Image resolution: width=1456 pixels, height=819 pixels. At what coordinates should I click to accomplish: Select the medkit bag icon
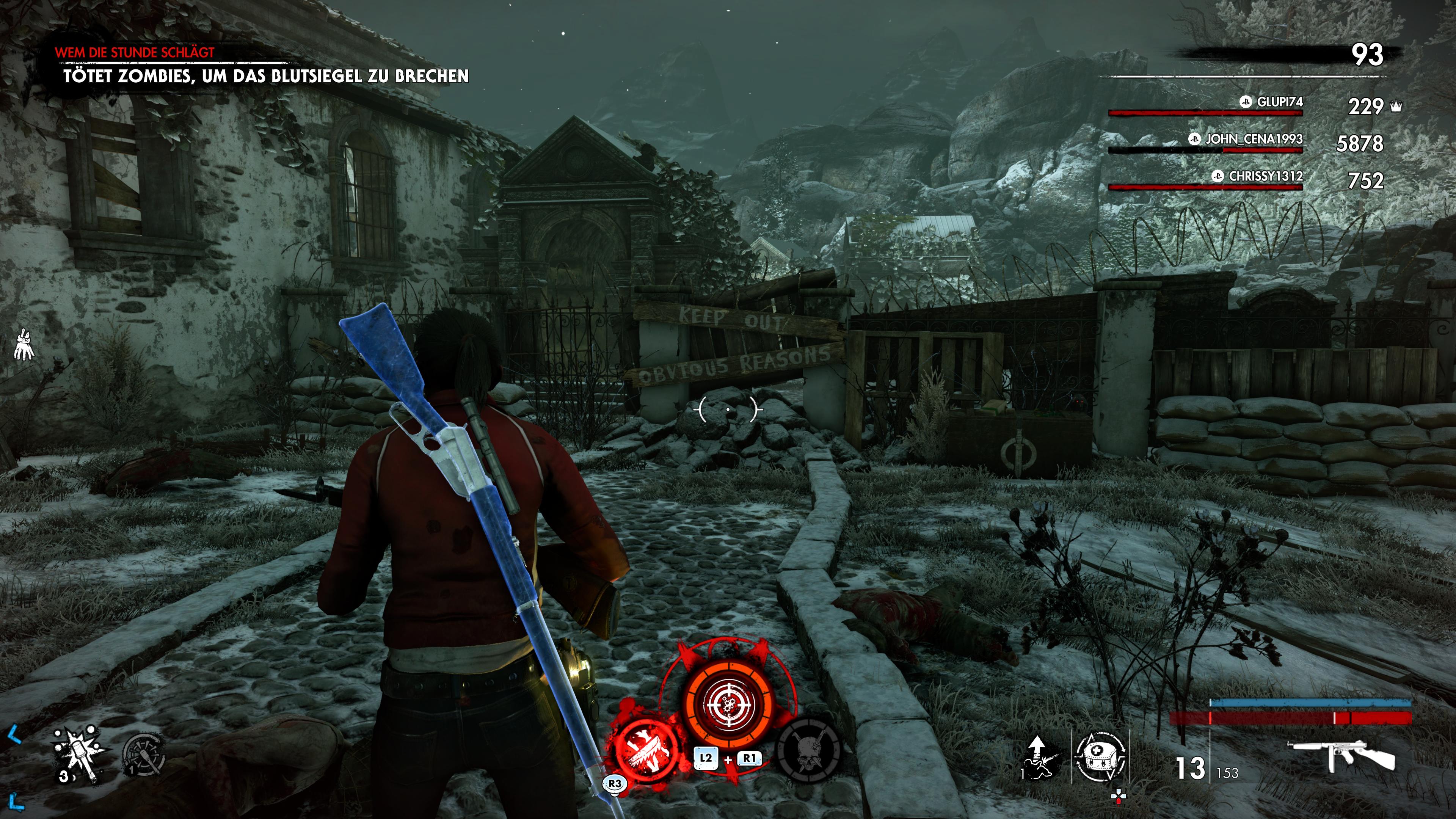point(1099,756)
